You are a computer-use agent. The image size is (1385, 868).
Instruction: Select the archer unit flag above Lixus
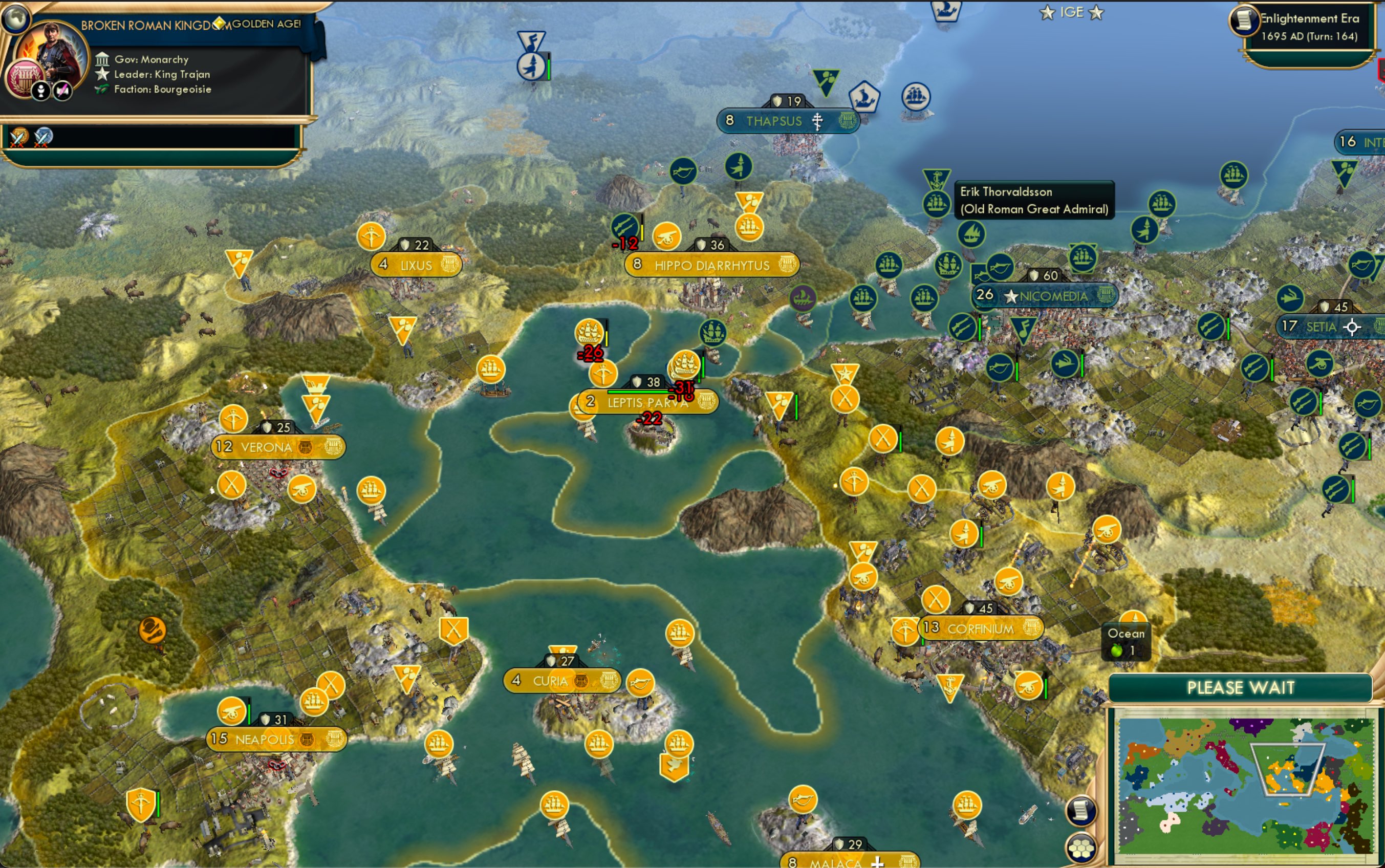tap(372, 235)
